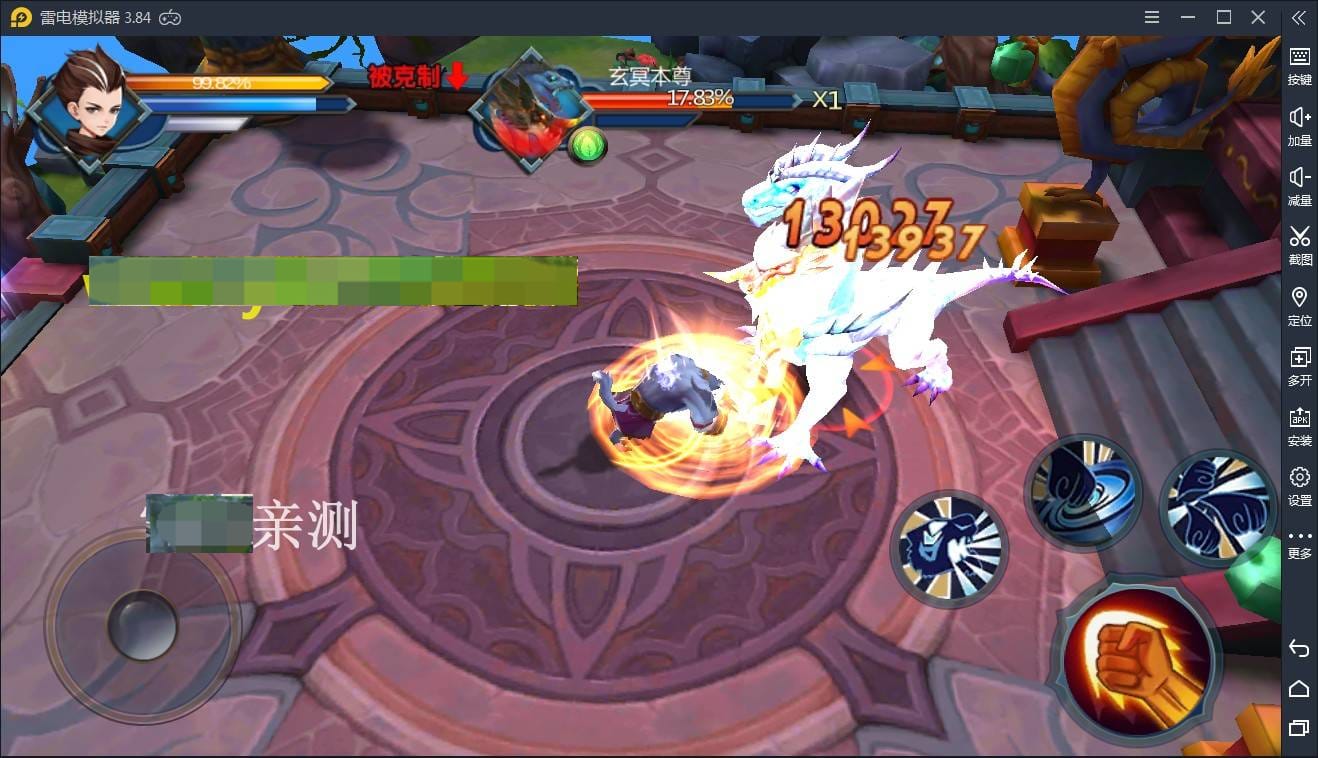
Task: Open the LDPlayer hamburger menu
Action: coord(1151,16)
